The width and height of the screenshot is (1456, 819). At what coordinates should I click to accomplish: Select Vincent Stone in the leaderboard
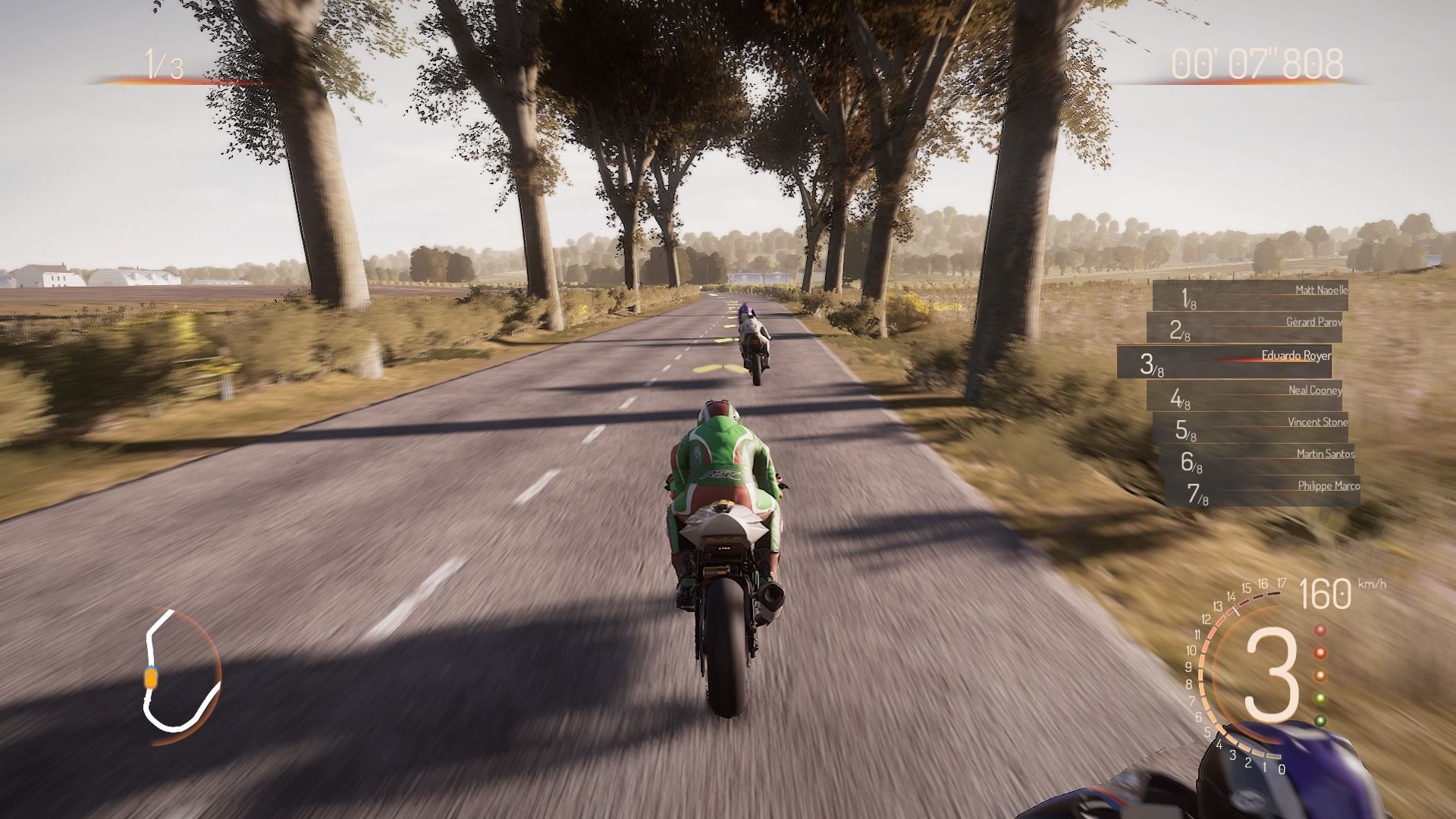click(1250, 427)
